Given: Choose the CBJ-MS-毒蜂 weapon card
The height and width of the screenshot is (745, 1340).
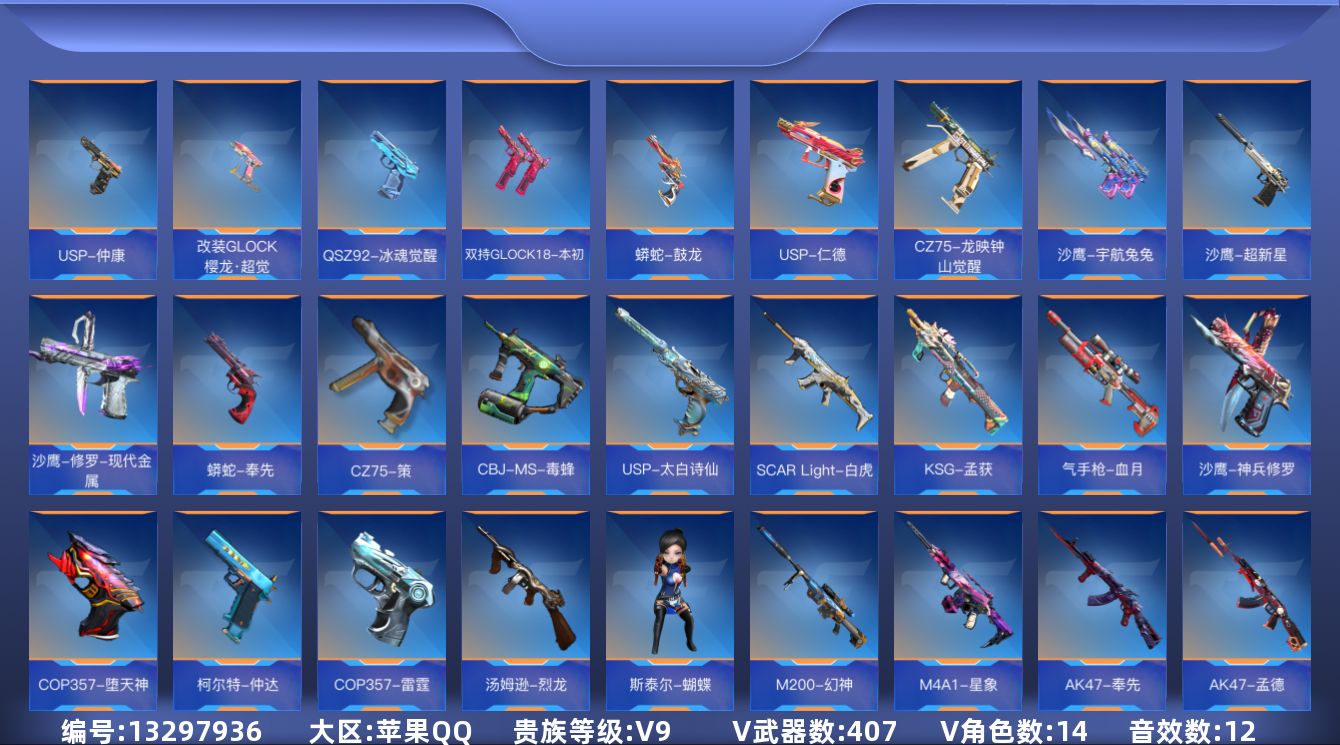Looking at the screenshot, I should 525,394.
